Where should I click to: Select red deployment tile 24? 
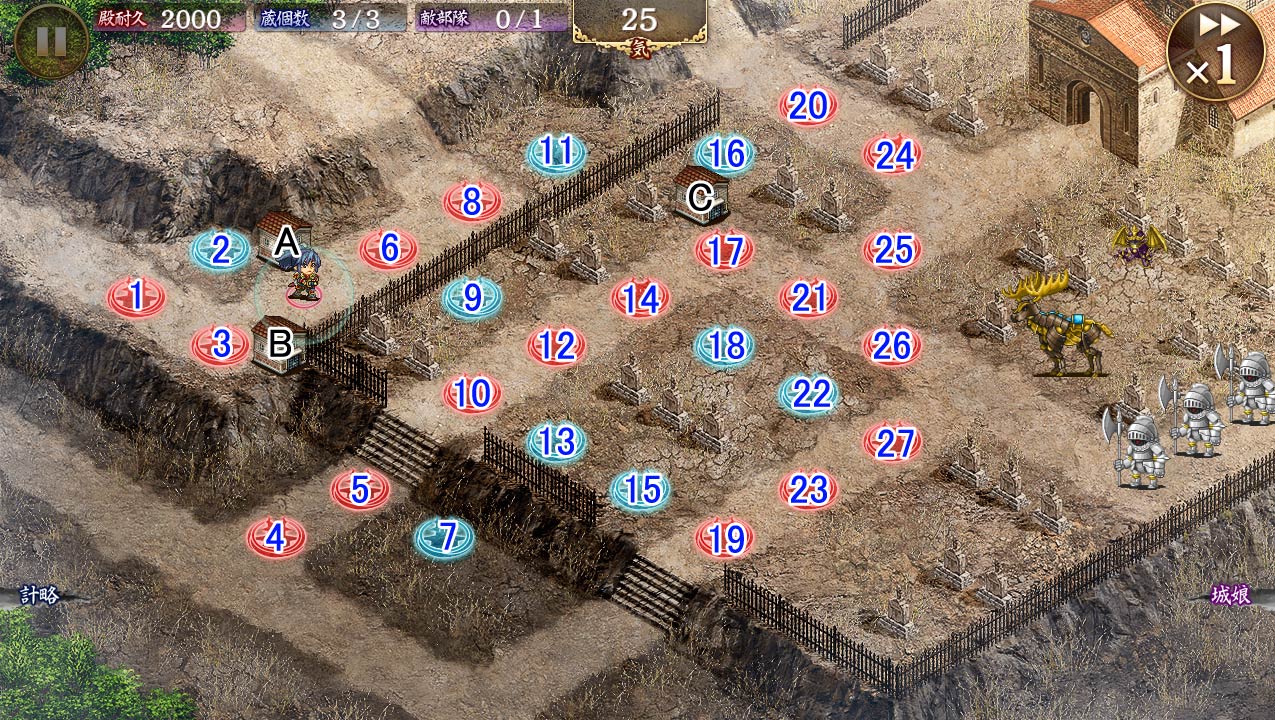point(893,154)
